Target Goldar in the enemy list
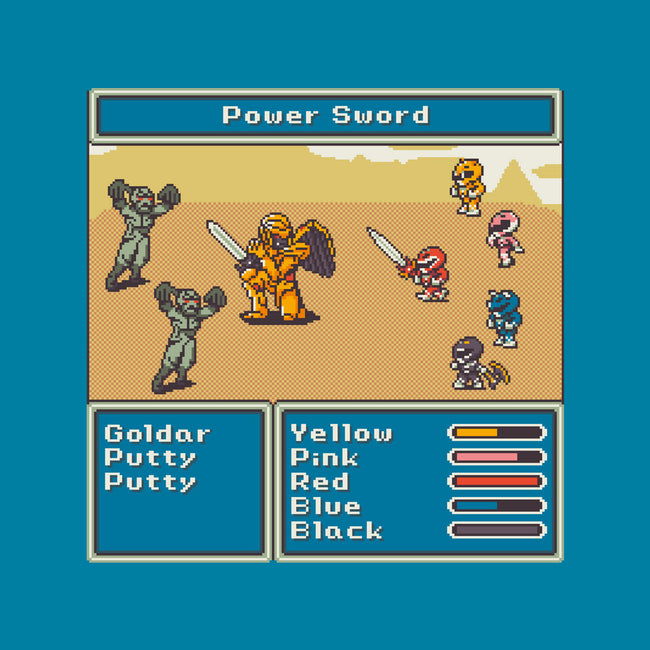This screenshot has width=650, height=650. point(157,434)
